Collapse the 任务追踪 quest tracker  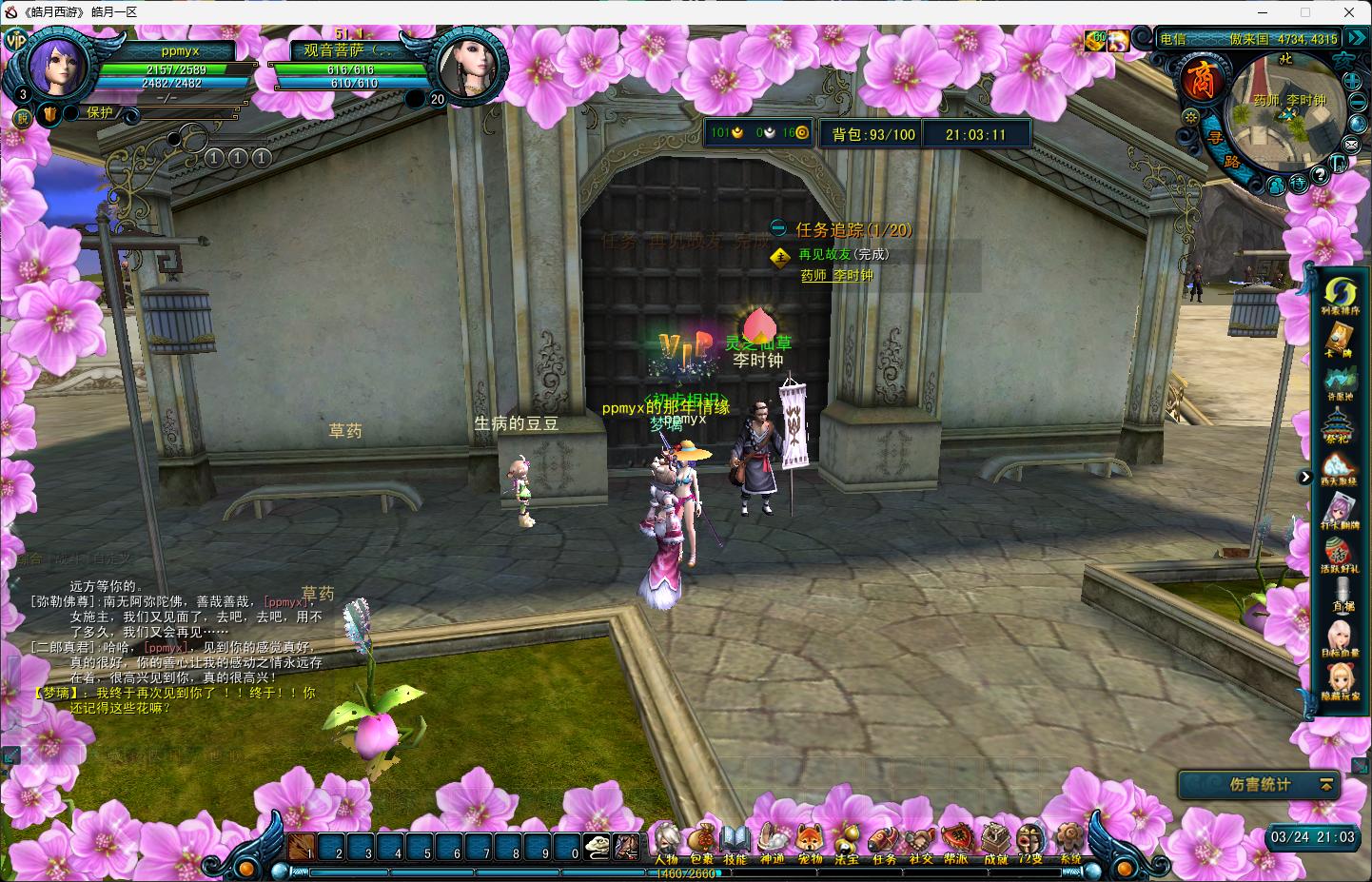click(x=779, y=229)
